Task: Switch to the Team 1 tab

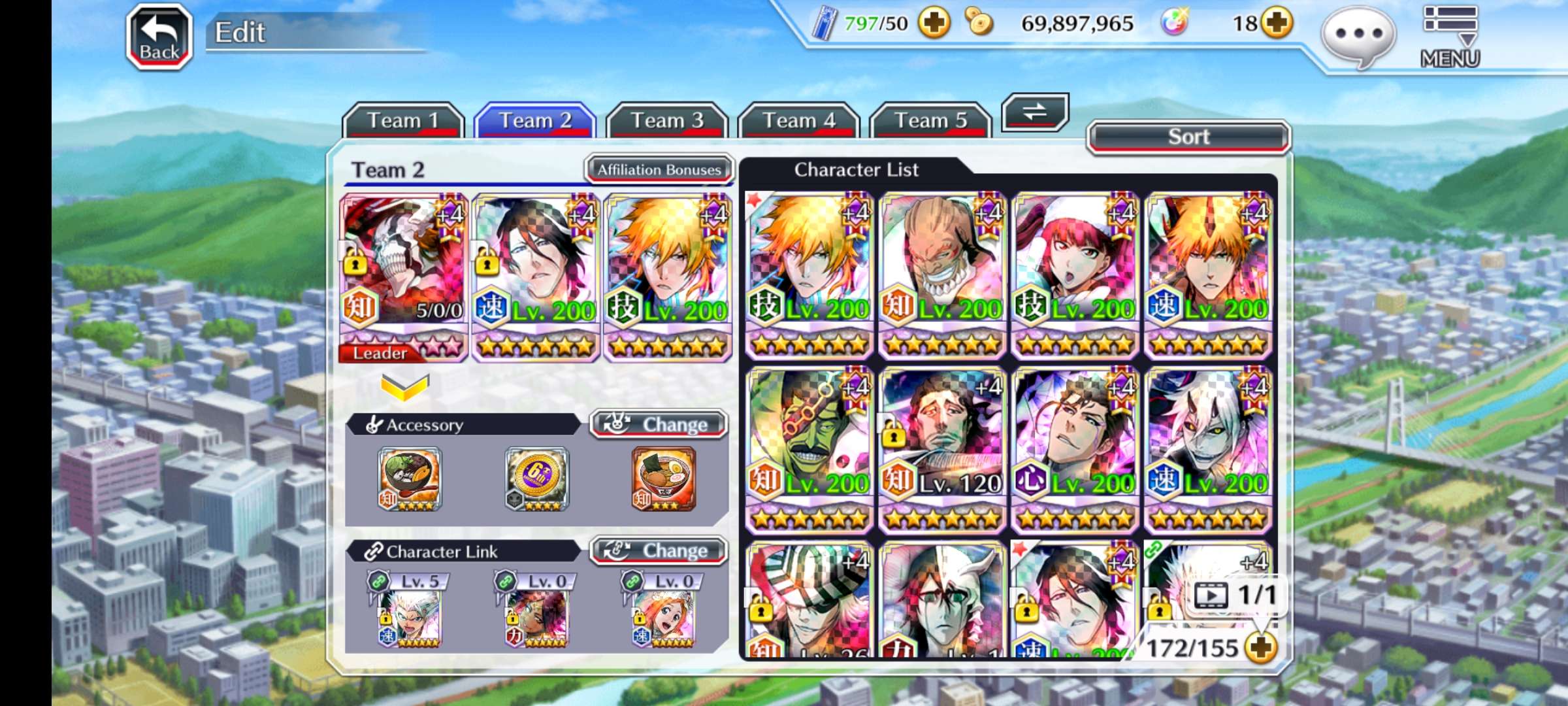Action: click(402, 121)
